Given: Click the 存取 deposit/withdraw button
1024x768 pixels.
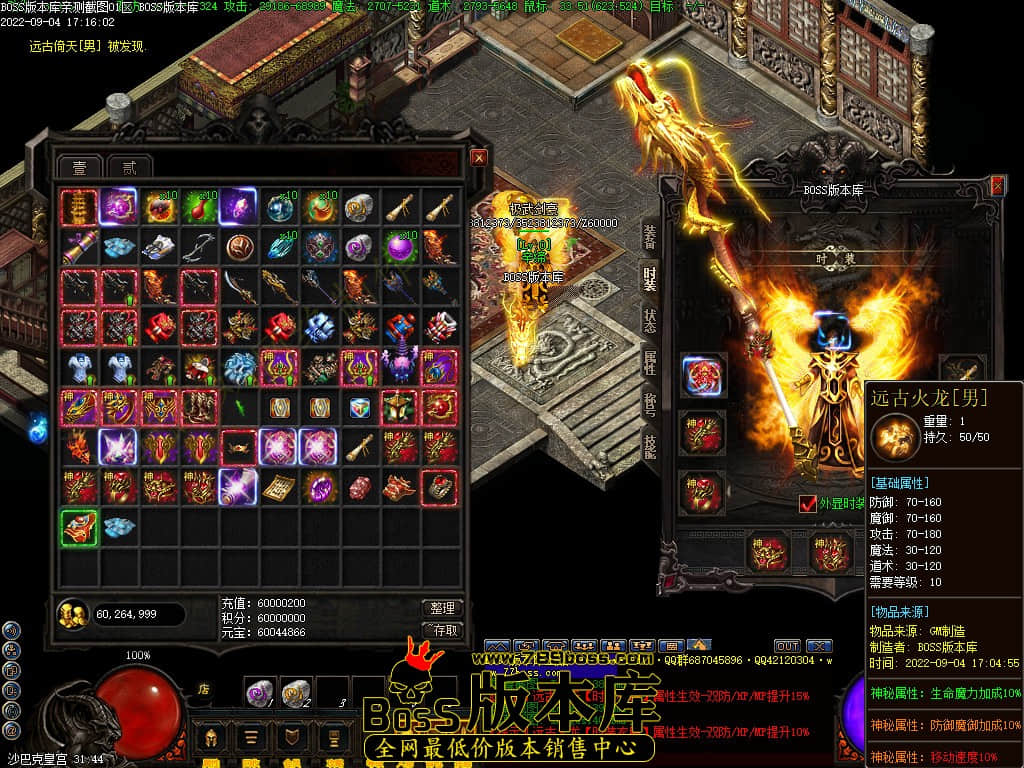Looking at the screenshot, I should point(441,630).
